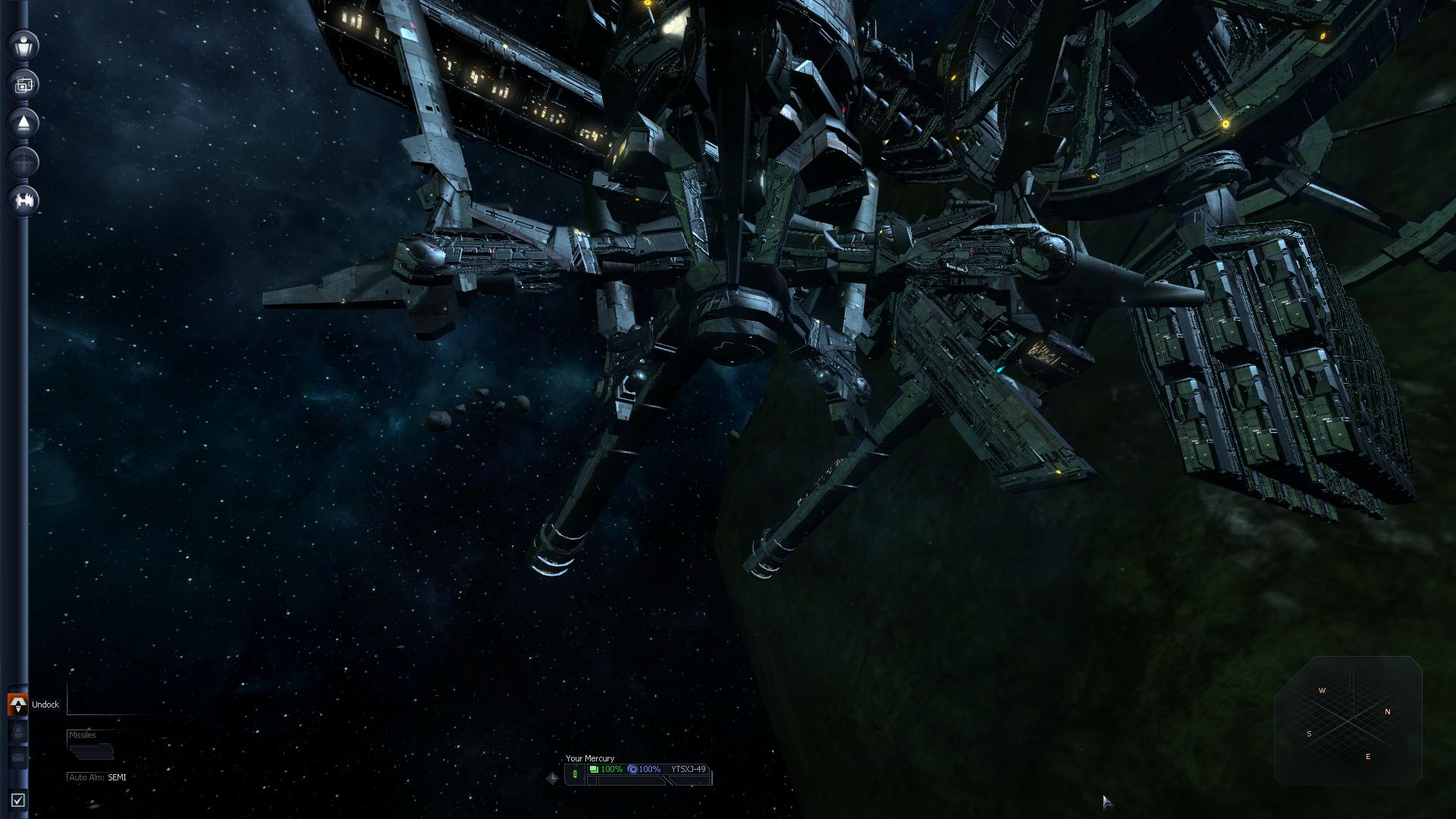Screen dimensions: 1456x819
Task: Select the property owned icon in sidebar
Action: [23, 84]
